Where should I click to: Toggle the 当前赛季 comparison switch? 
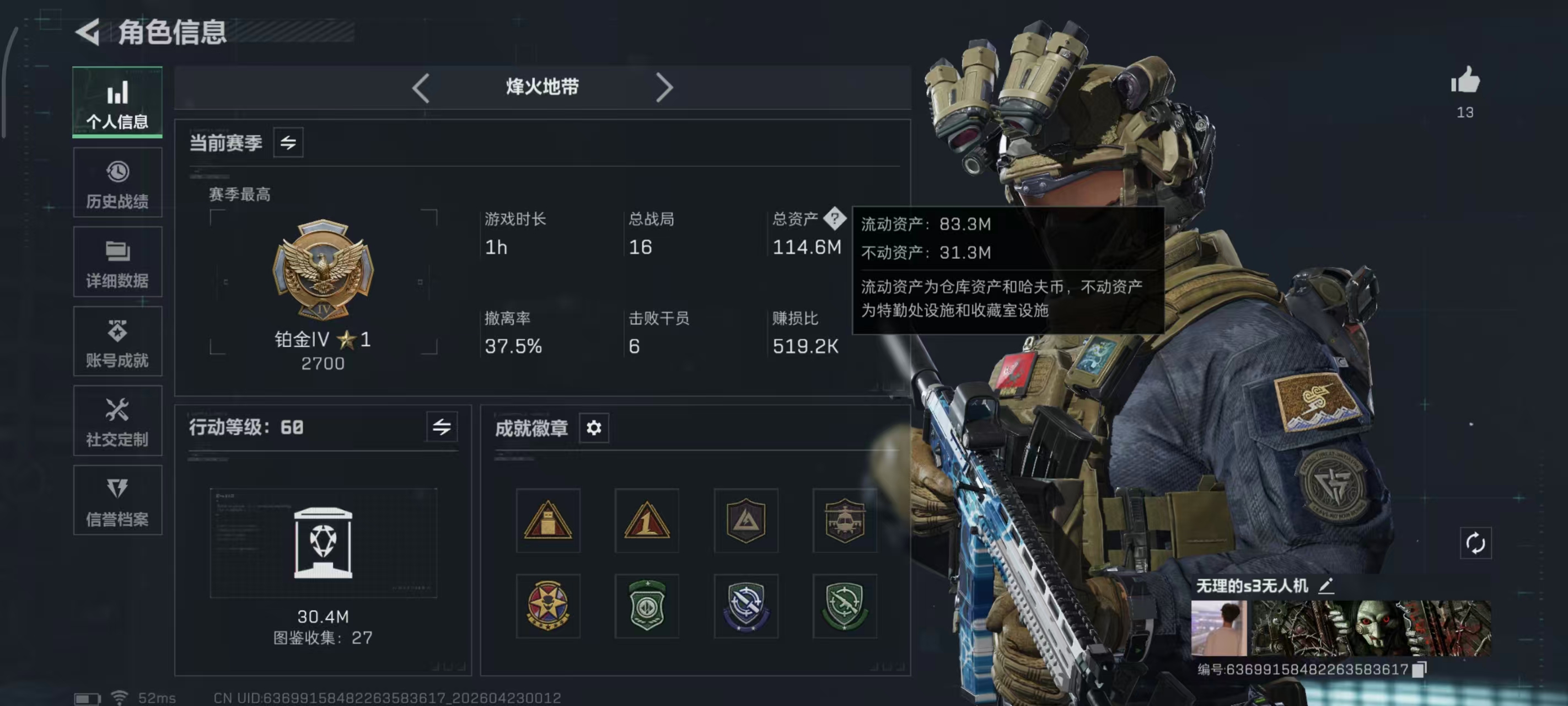tap(288, 142)
